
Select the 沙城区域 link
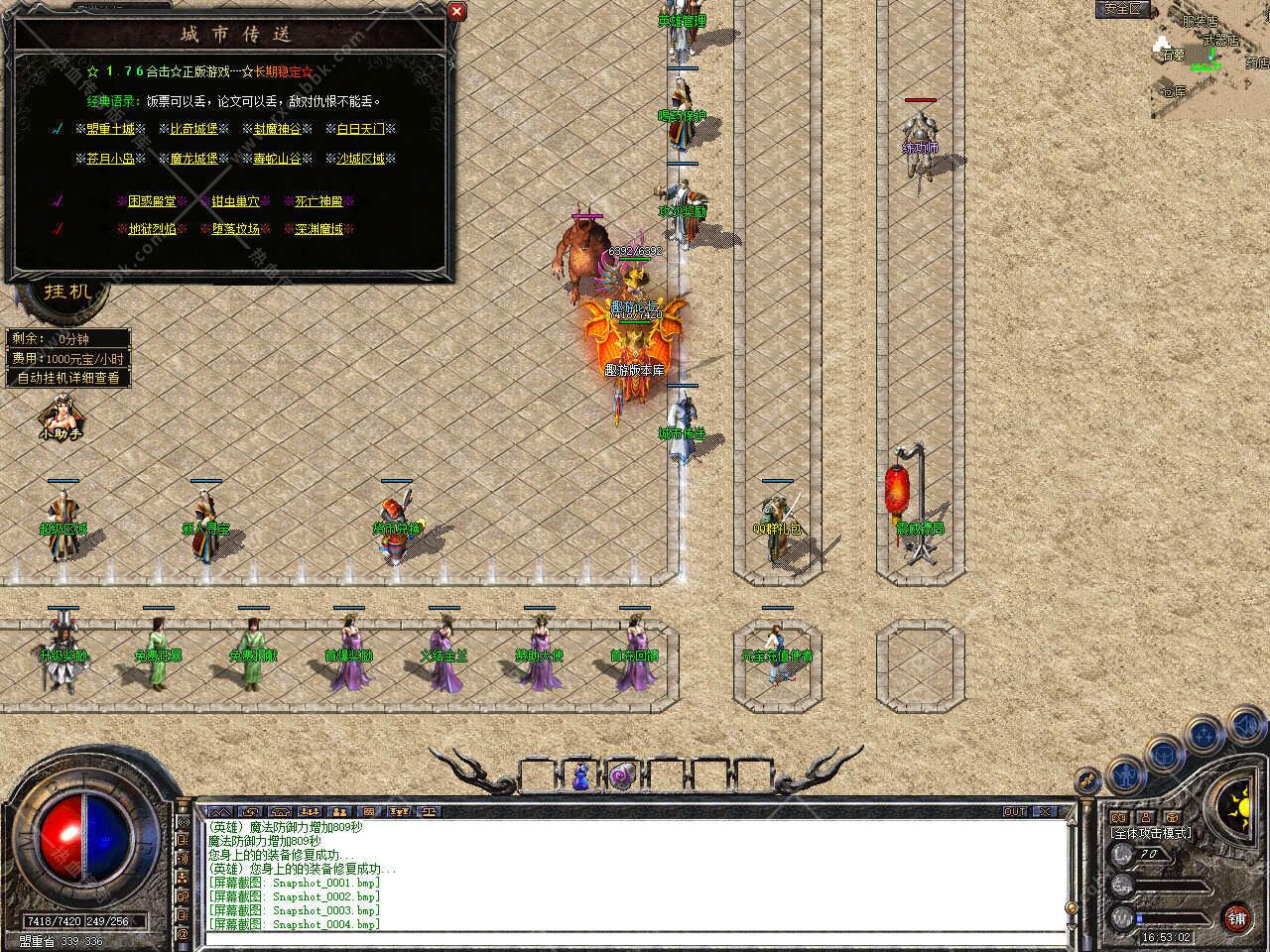coord(360,159)
